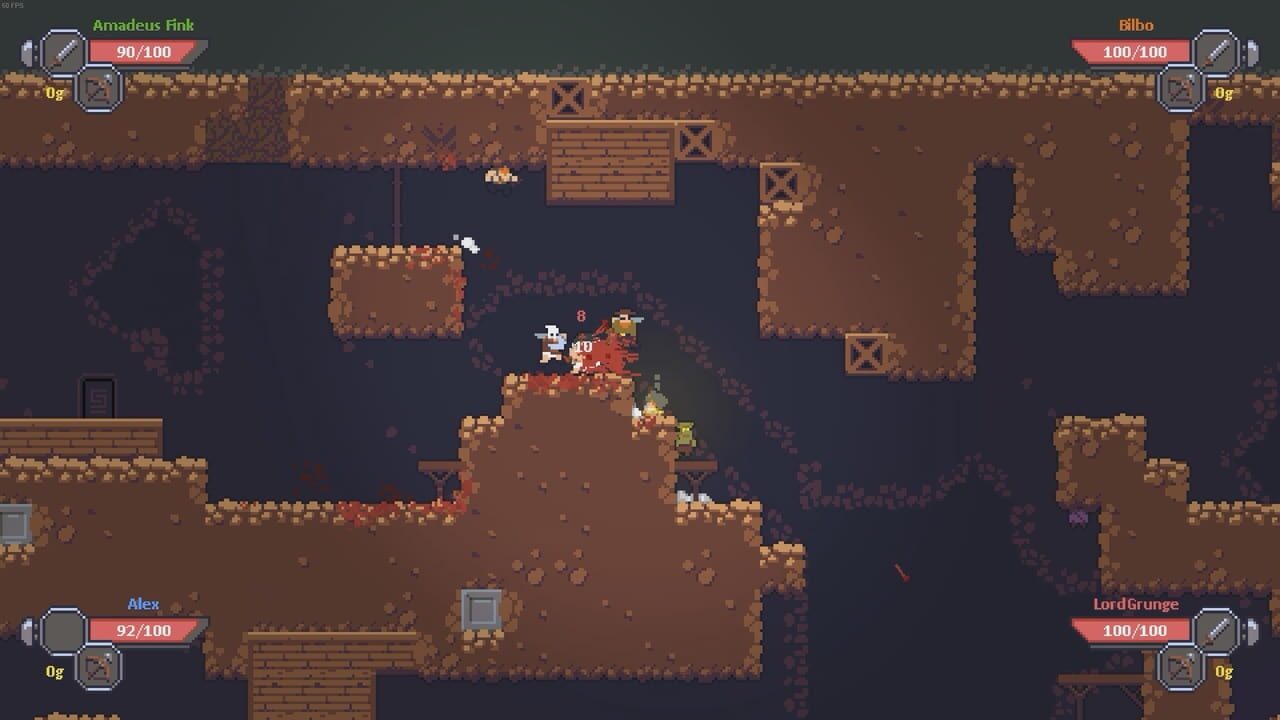The height and width of the screenshot is (720, 1280).
Task: Select Amadeus Fink's bow weapon slot
Action: [x=96, y=90]
